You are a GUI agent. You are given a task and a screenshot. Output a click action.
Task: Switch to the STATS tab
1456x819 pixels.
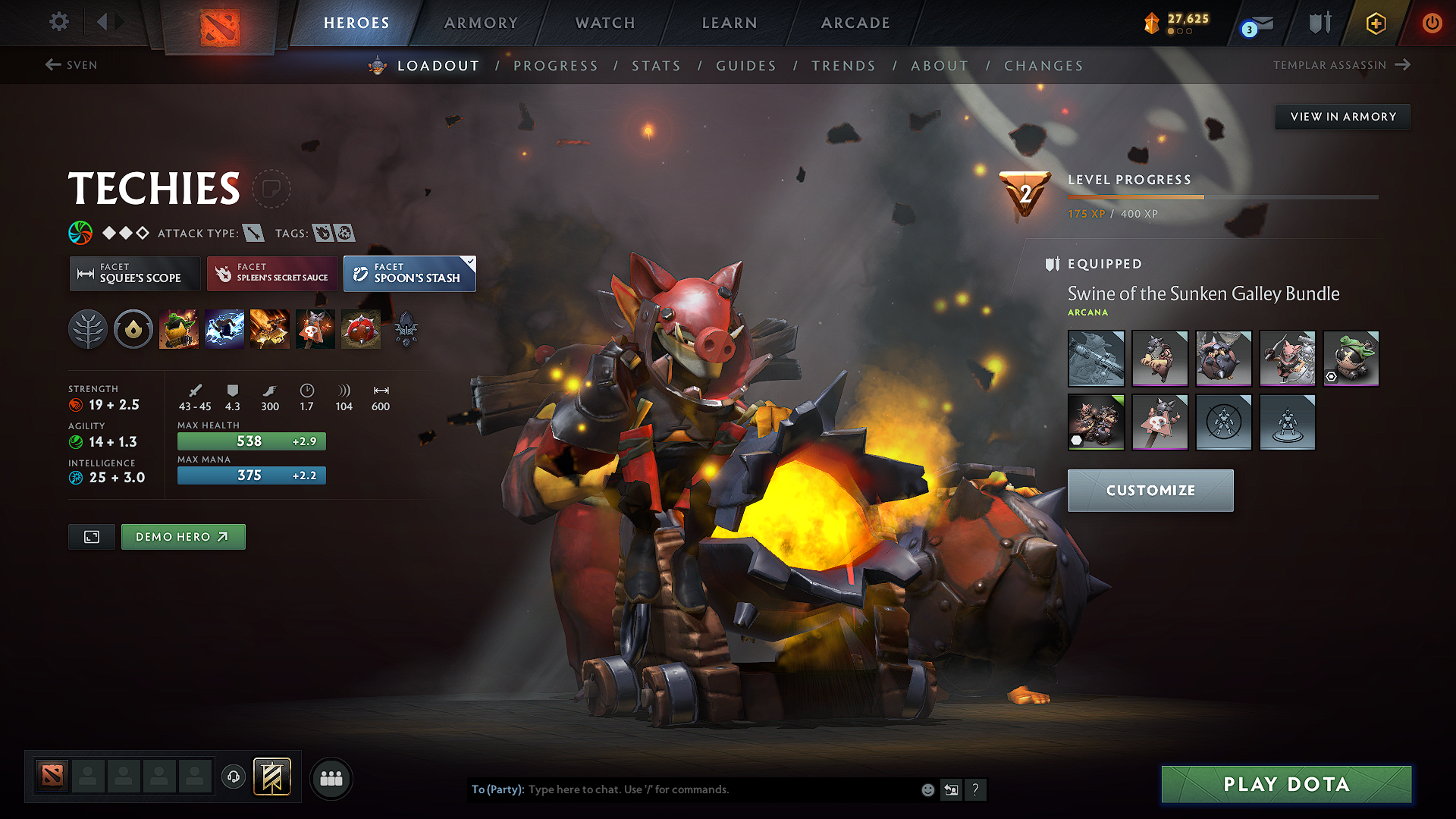pyautogui.click(x=656, y=66)
